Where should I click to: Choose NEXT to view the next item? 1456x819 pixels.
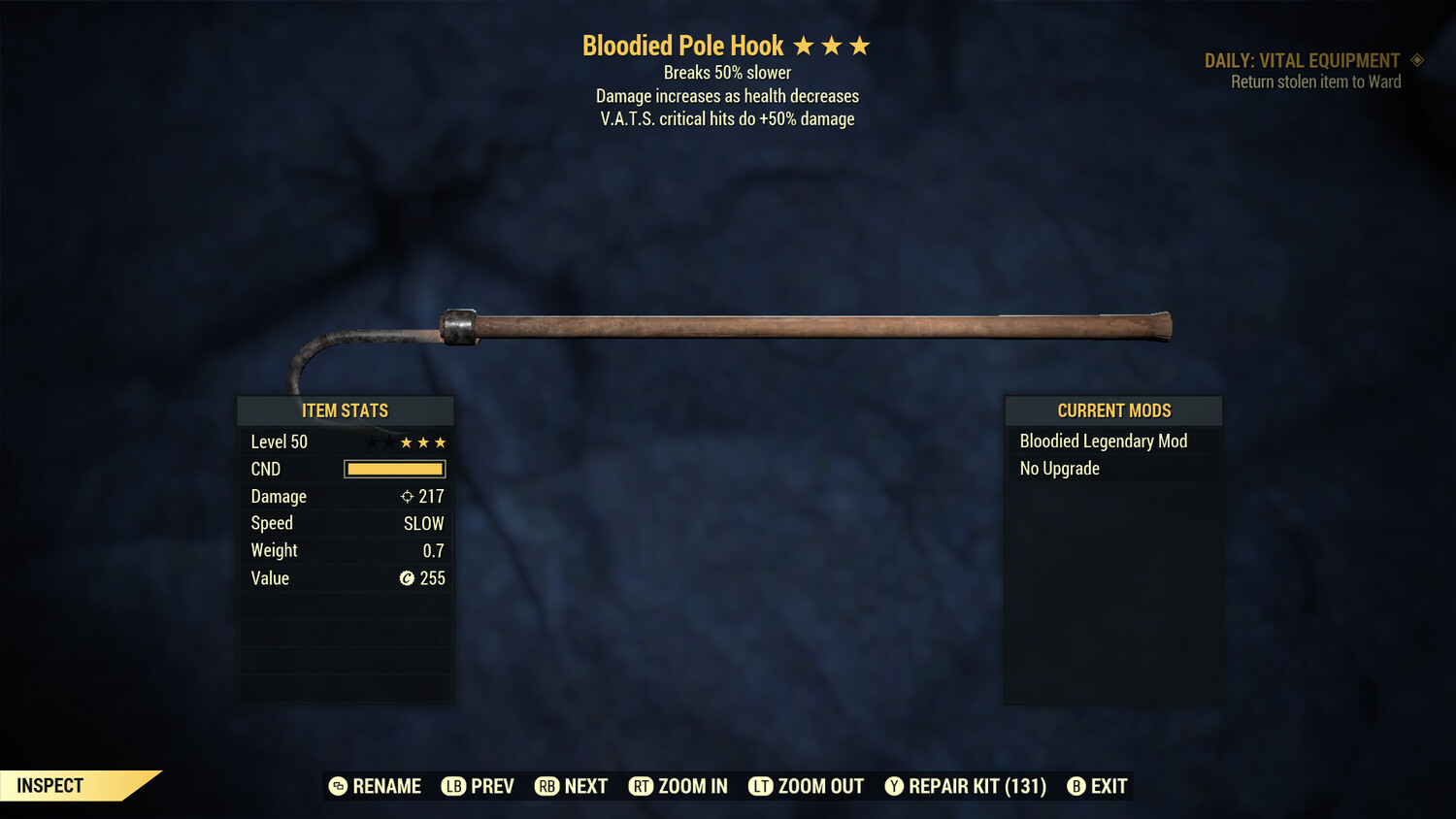pyautogui.click(x=584, y=786)
